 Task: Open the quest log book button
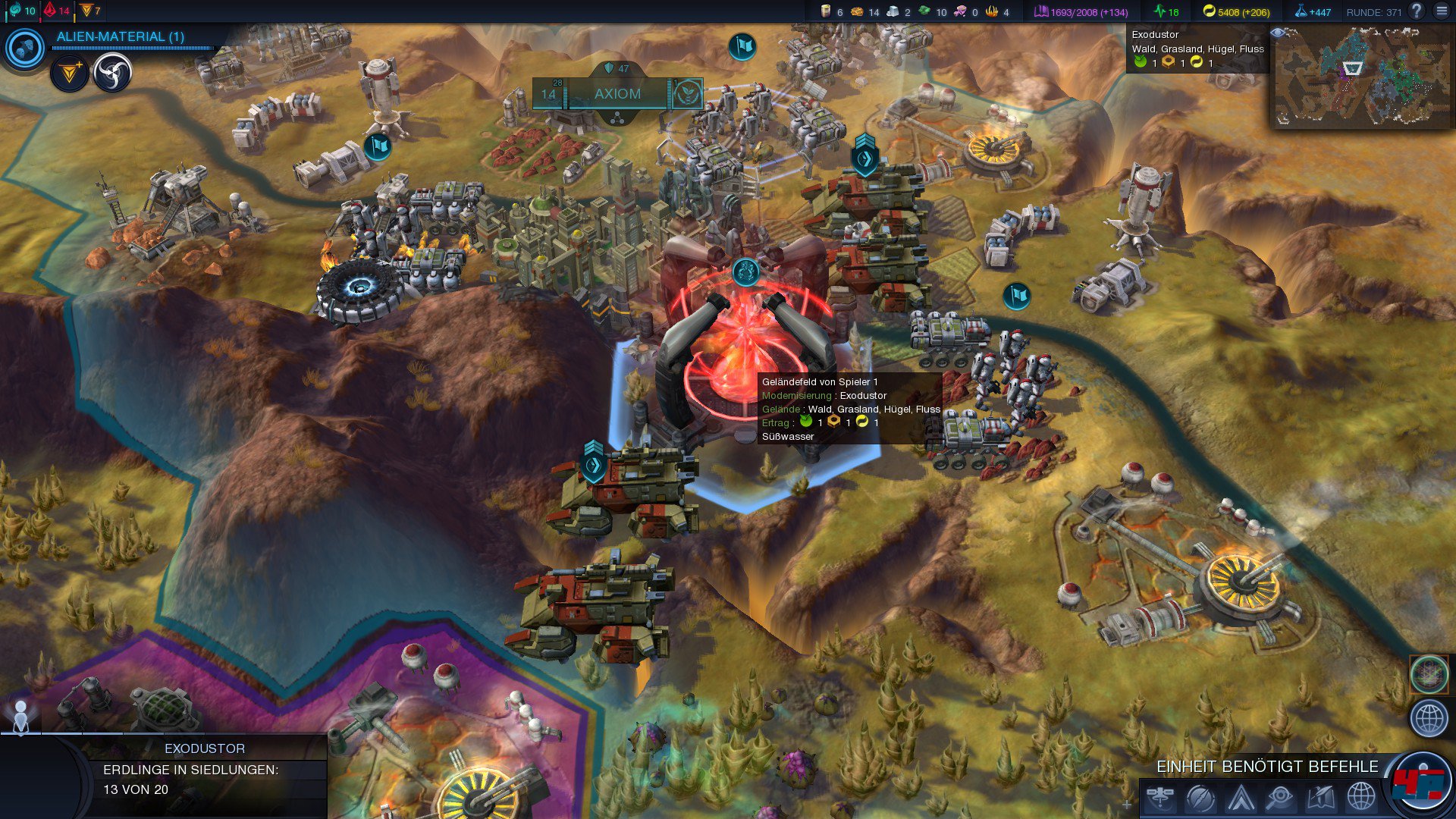[x=1320, y=798]
